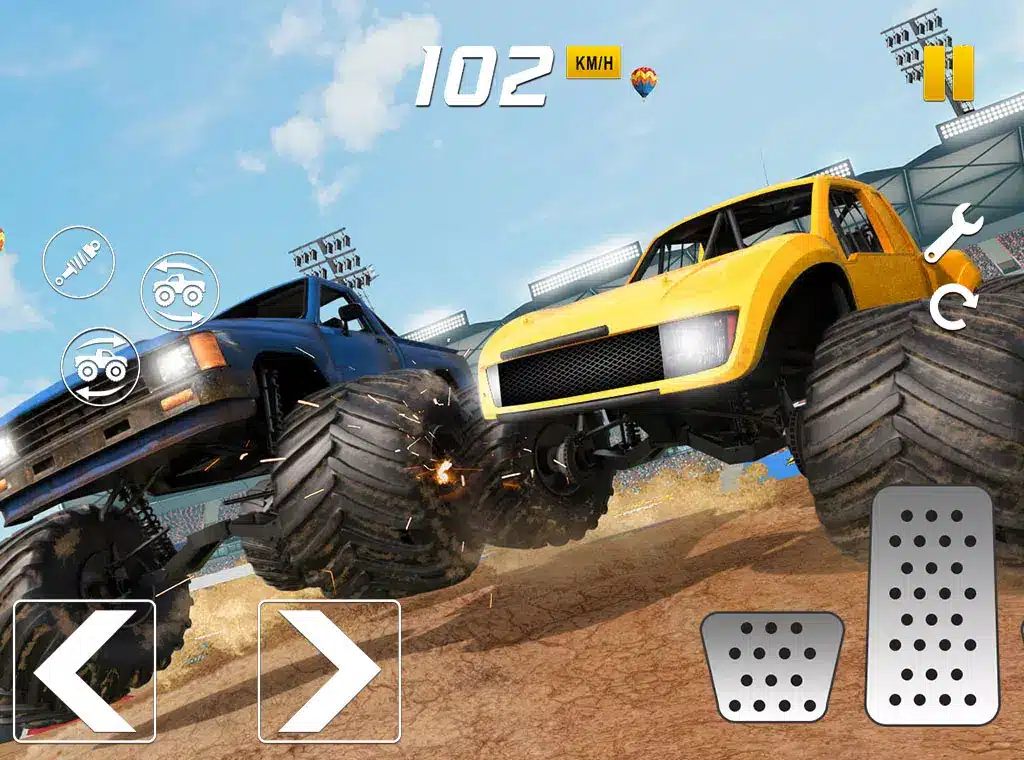
Task: Tap the brake pedal
Action: [x=772, y=666]
